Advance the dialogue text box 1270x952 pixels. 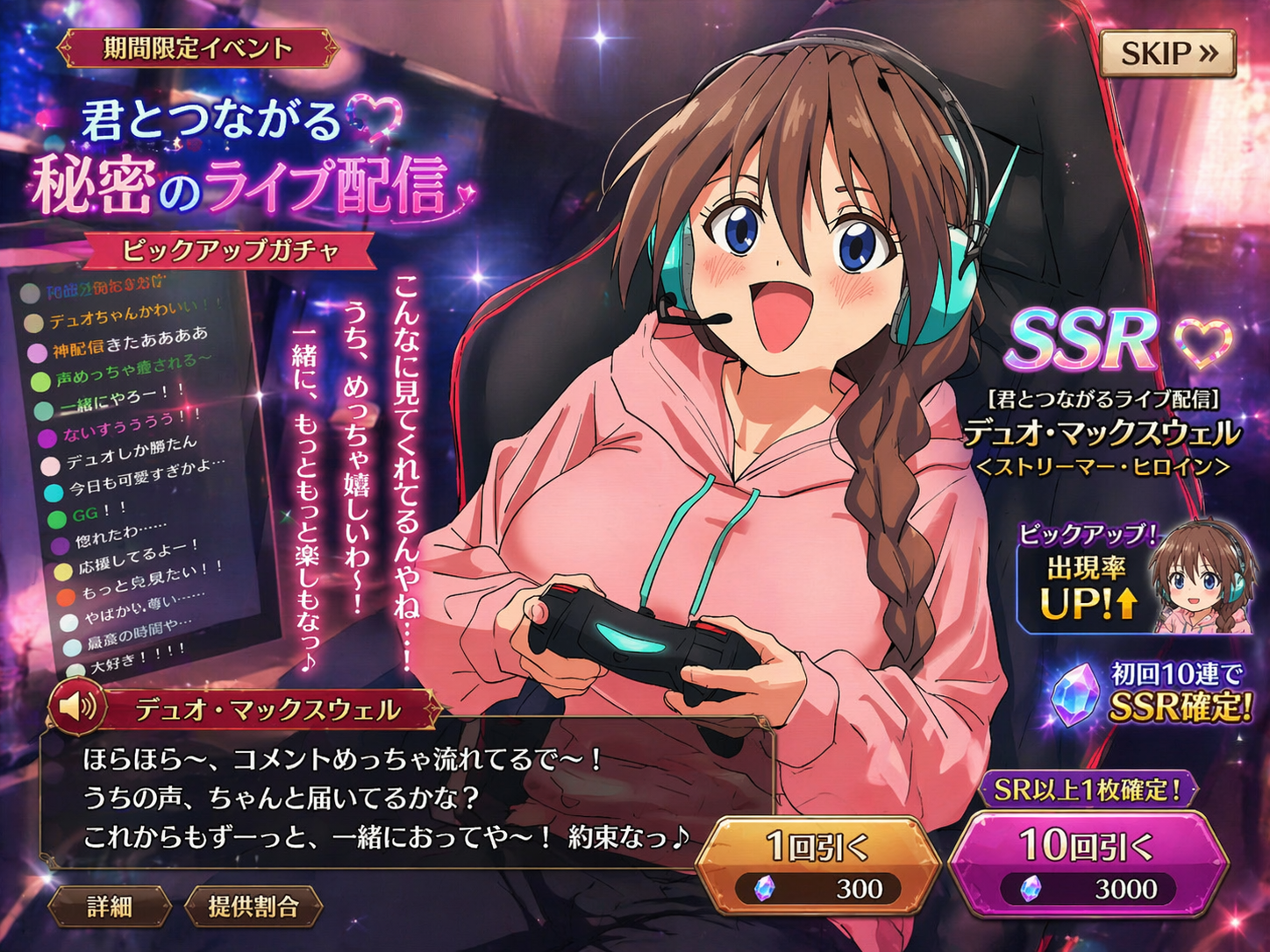tap(386, 798)
